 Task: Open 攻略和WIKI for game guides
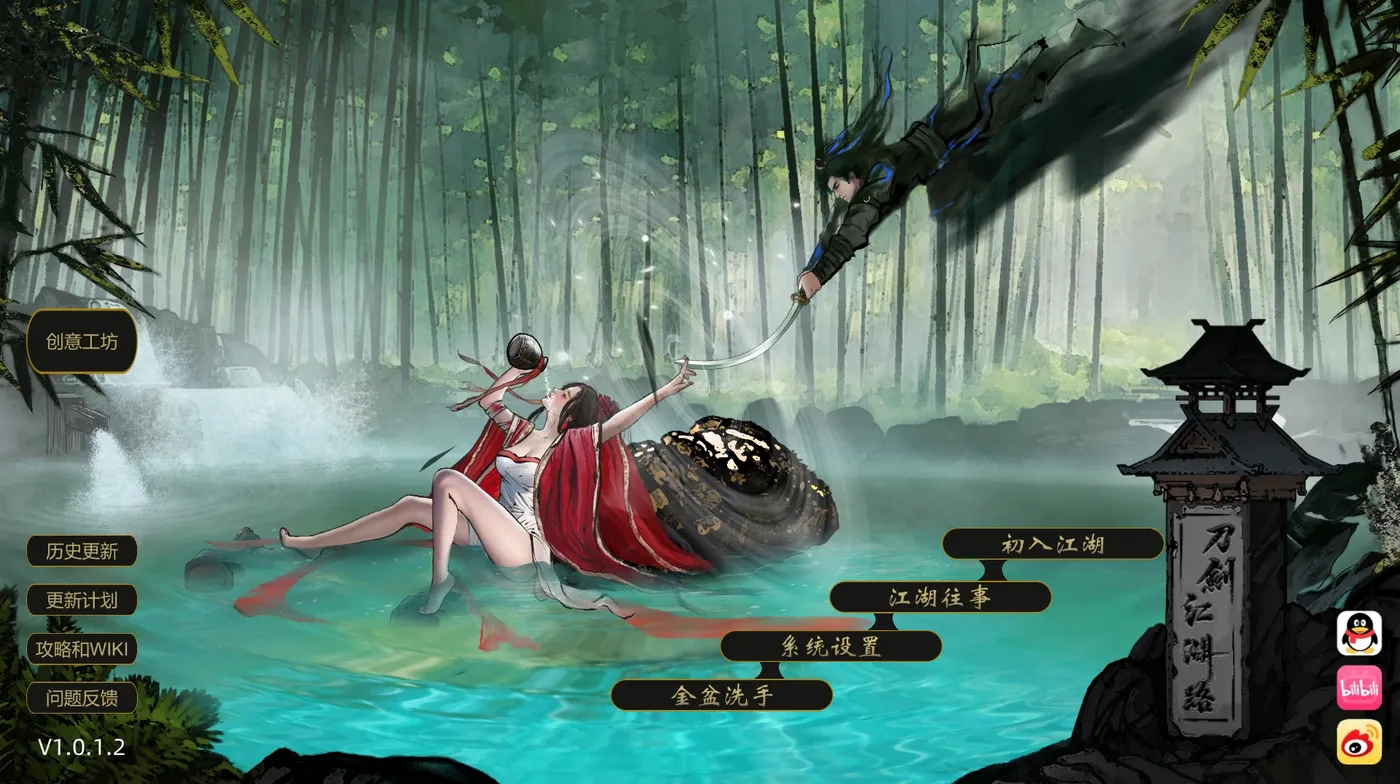82,649
